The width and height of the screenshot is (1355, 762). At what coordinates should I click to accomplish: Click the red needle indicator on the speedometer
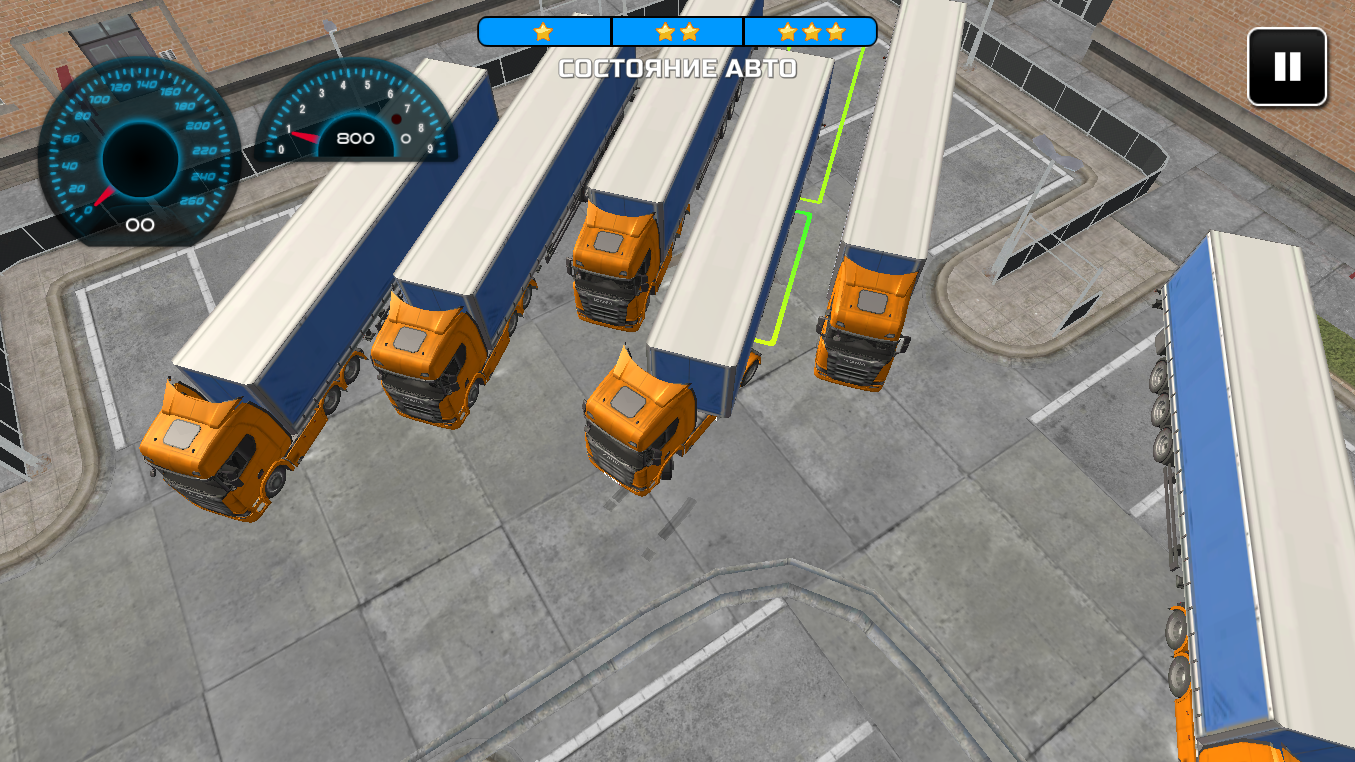(x=105, y=195)
